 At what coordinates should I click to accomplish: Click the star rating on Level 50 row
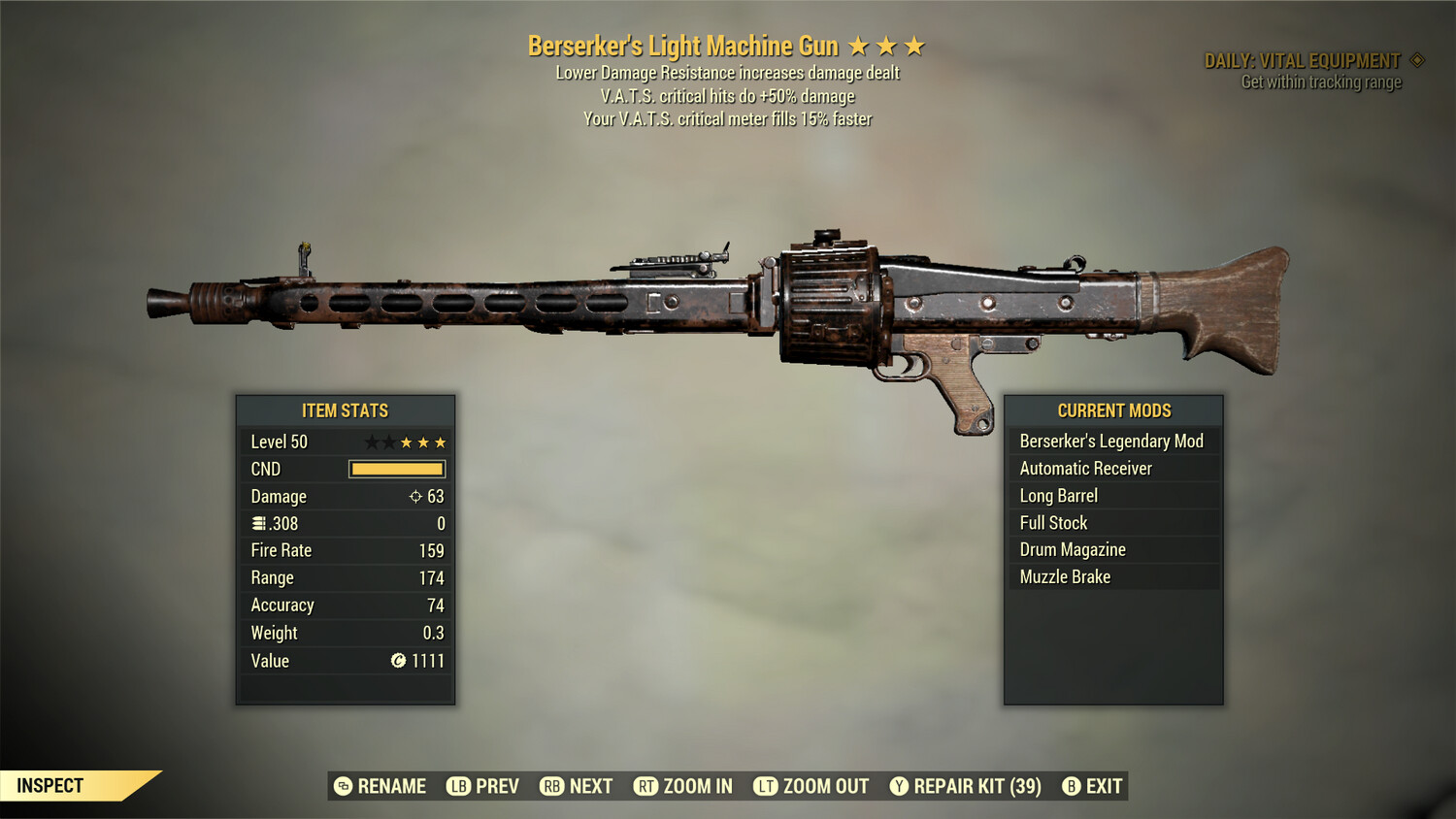click(405, 442)
